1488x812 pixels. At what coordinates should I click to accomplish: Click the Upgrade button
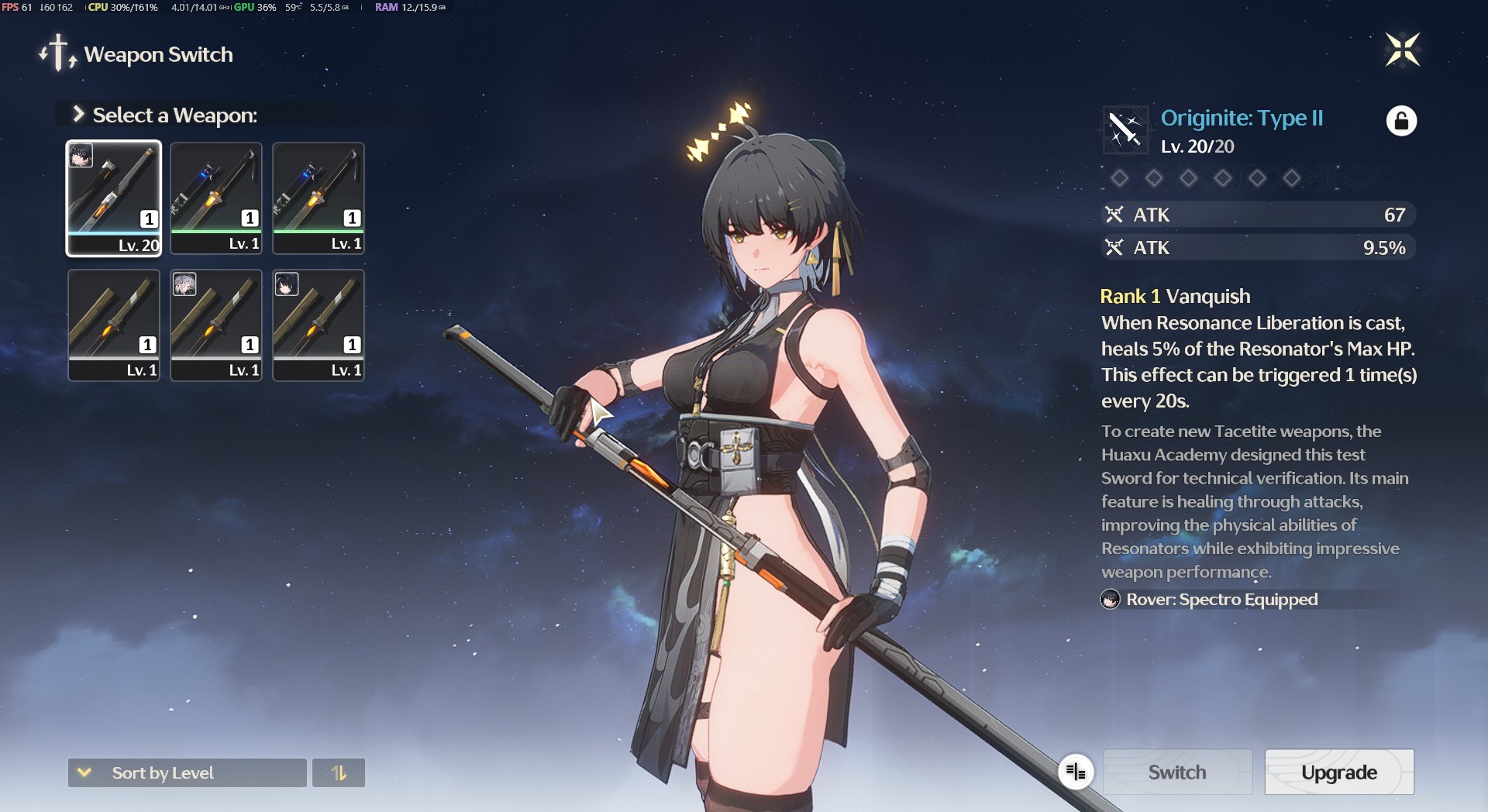click(1338, 772)
